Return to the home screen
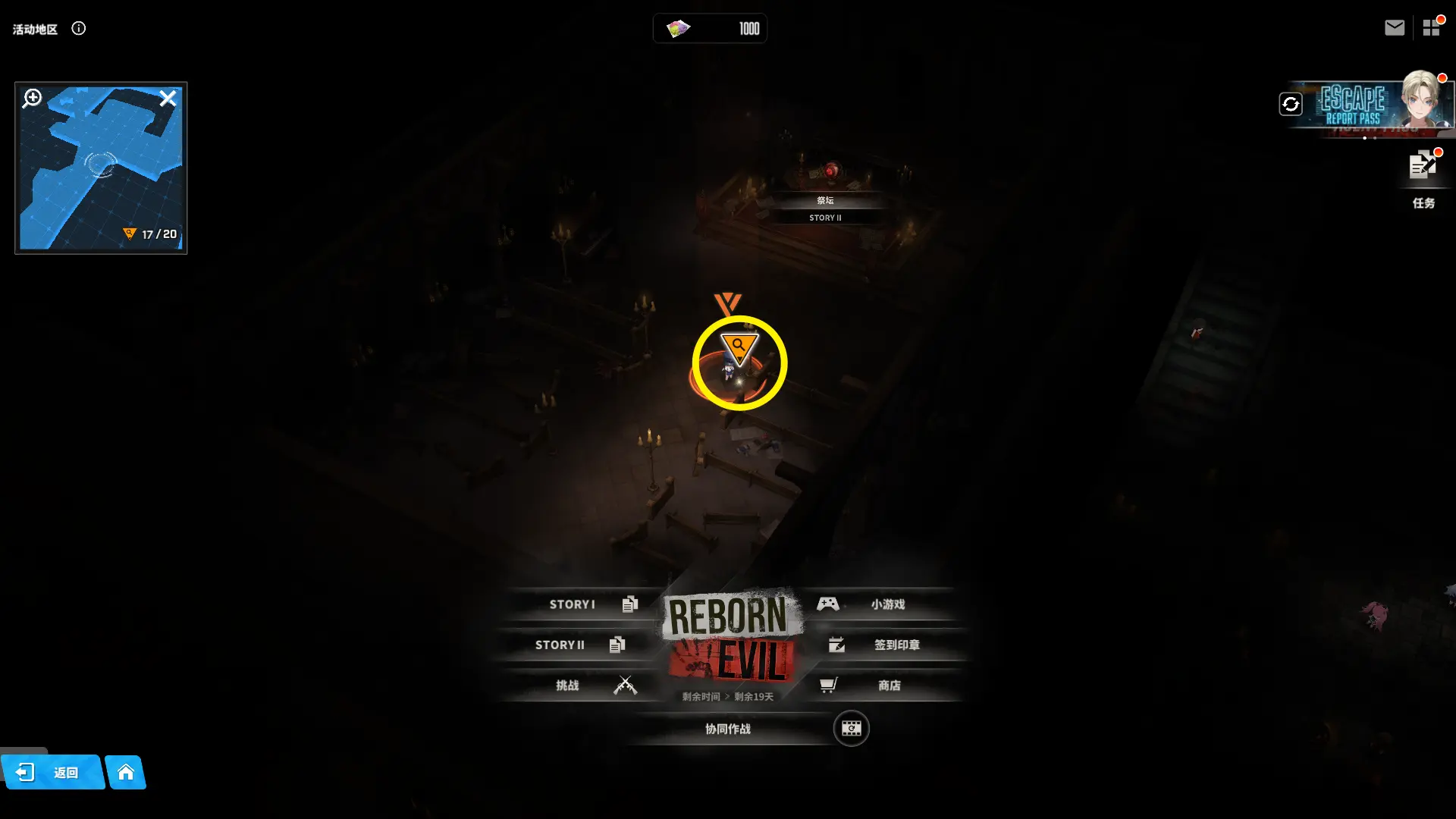Image resolution: width=1456 pixels, height=819 pixels. (126, 772)
